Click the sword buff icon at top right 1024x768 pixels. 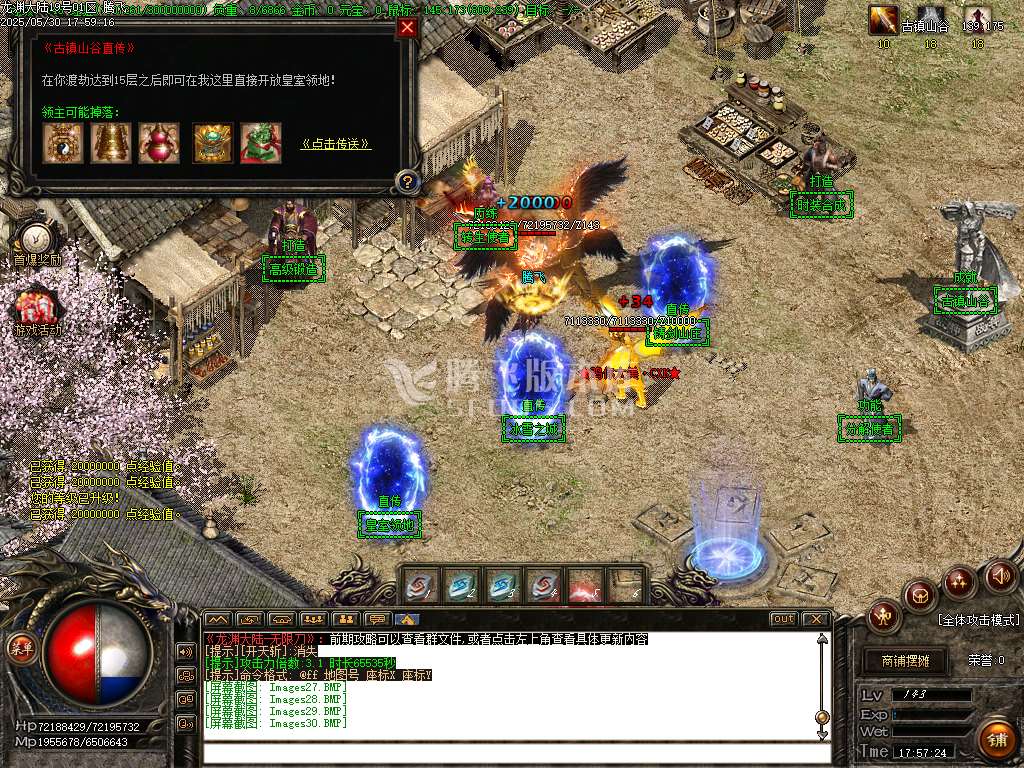coord(883,20)
